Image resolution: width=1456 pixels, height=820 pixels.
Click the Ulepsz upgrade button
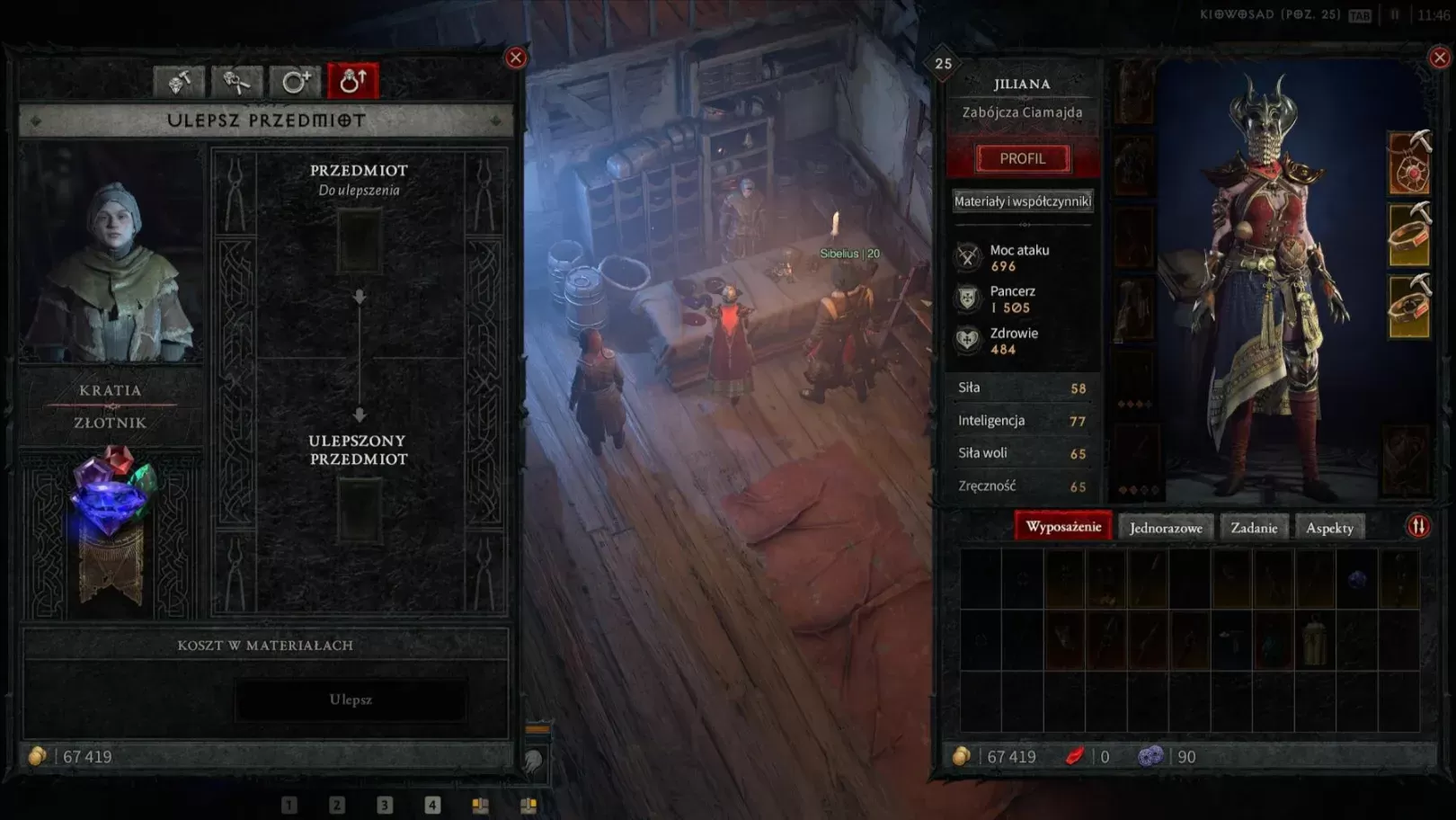coord(351,700)
